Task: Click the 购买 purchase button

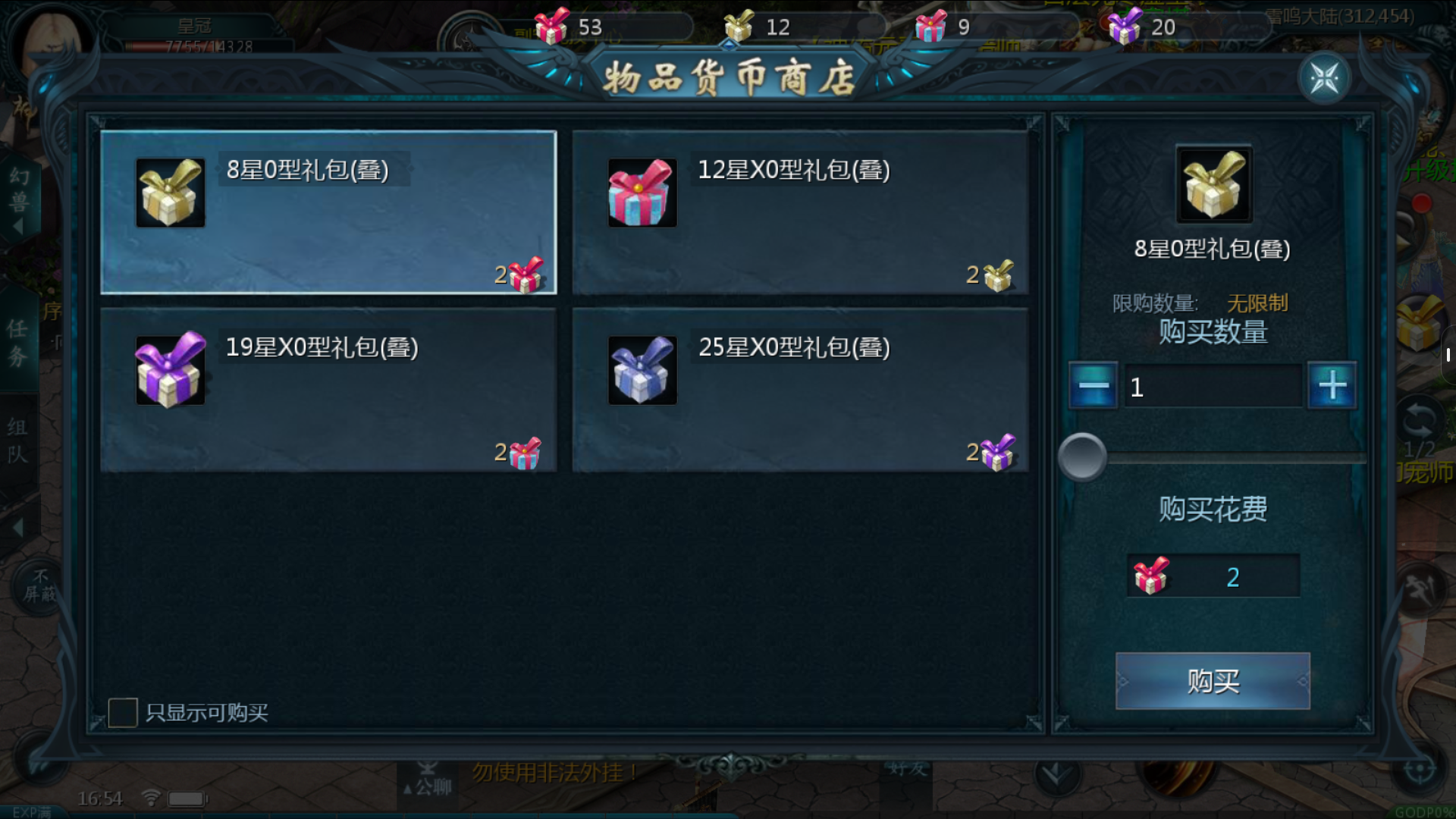Action: 1212,681
